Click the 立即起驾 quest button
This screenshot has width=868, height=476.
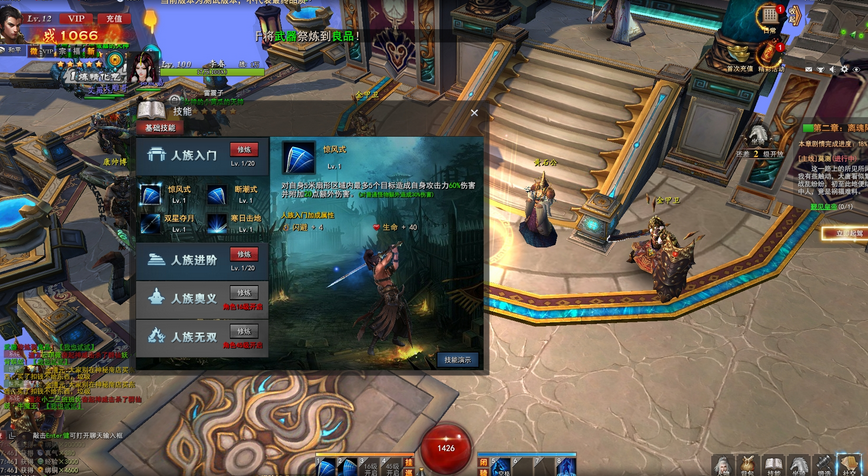pyautogui.click(x=846, y=233)
